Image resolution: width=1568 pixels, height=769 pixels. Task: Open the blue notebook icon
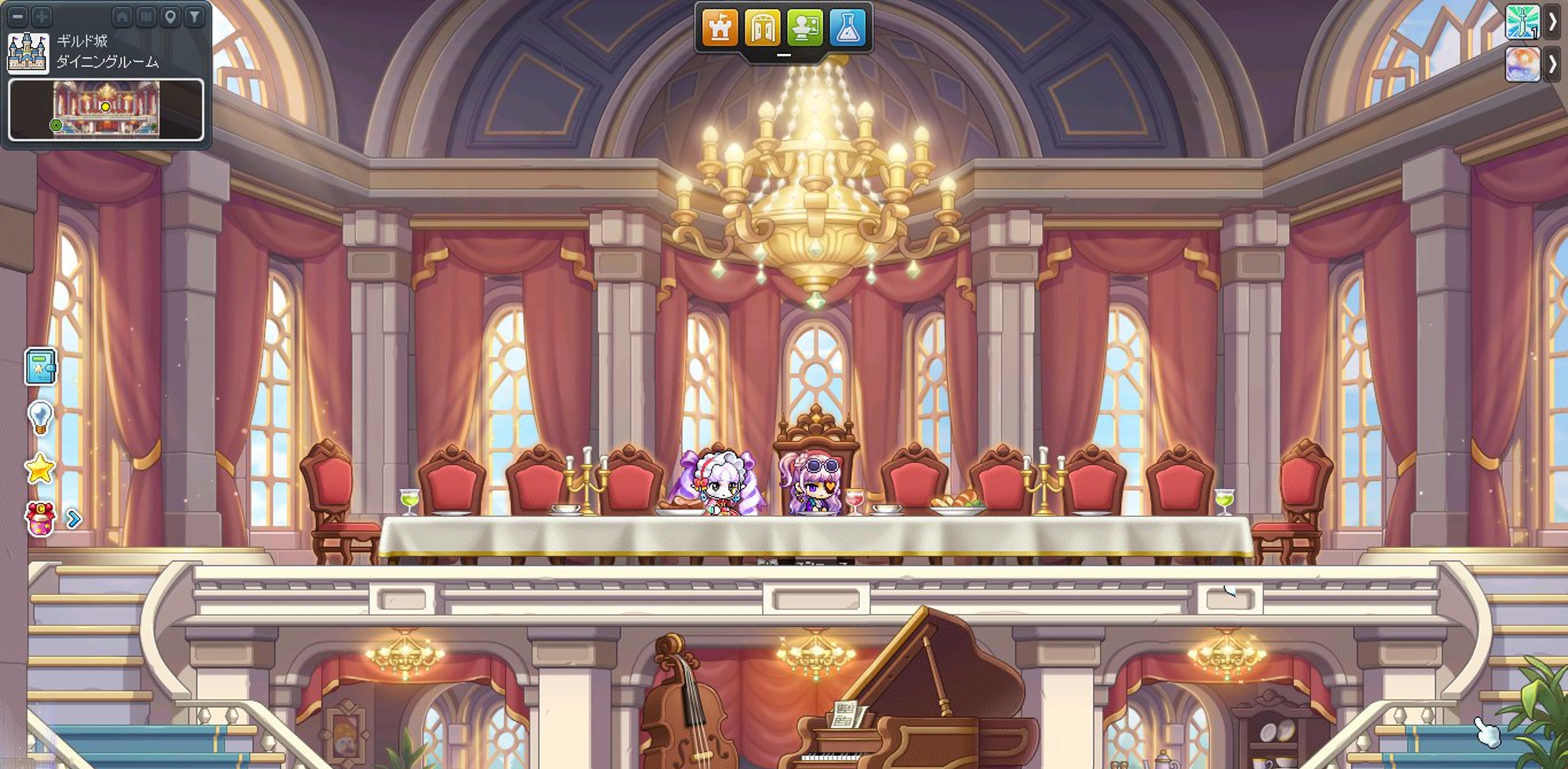coord(40,367)
